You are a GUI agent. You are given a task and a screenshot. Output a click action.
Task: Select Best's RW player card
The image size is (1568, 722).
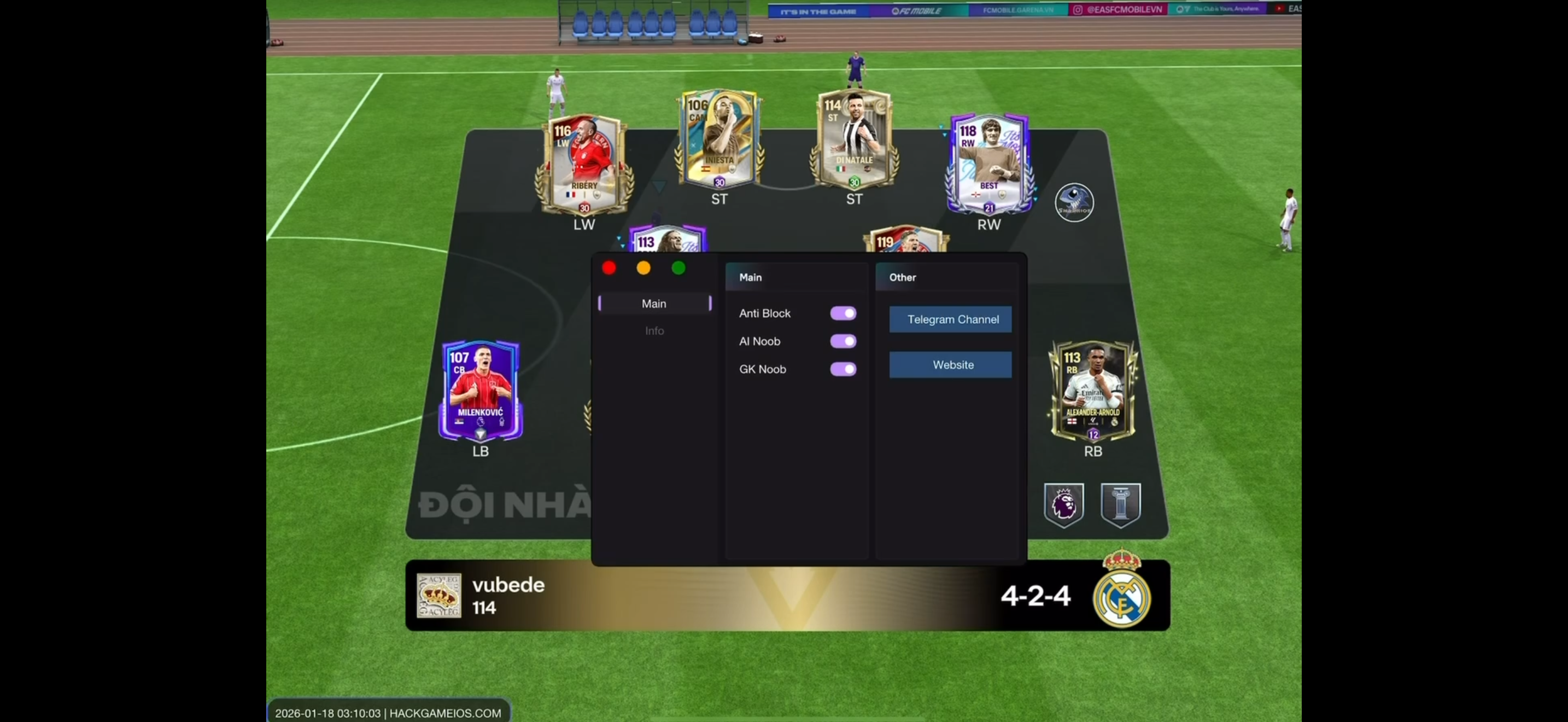pyautogui.click(x=988, y=165)
